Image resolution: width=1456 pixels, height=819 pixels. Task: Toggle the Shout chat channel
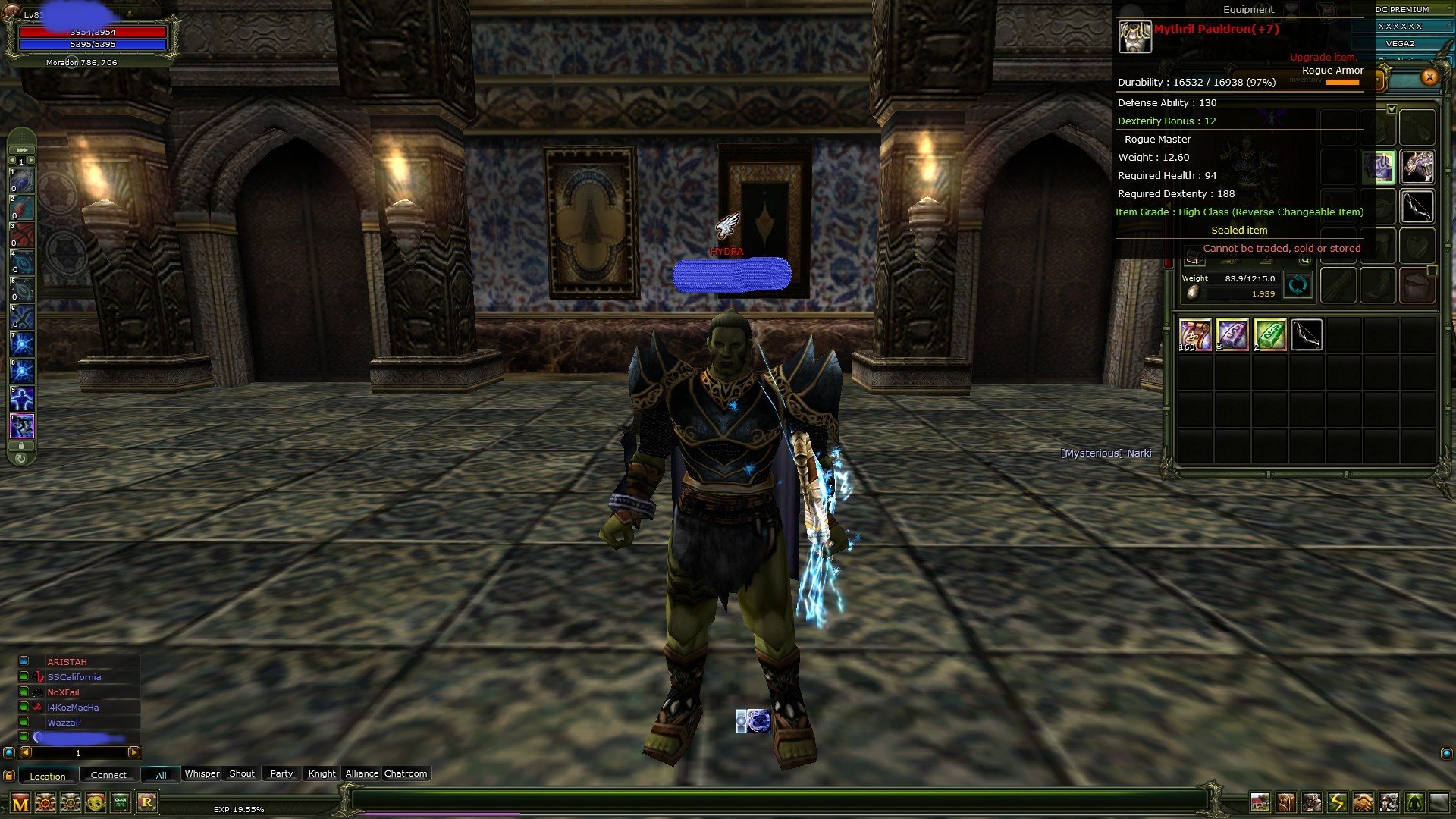[x=241, y=773]
